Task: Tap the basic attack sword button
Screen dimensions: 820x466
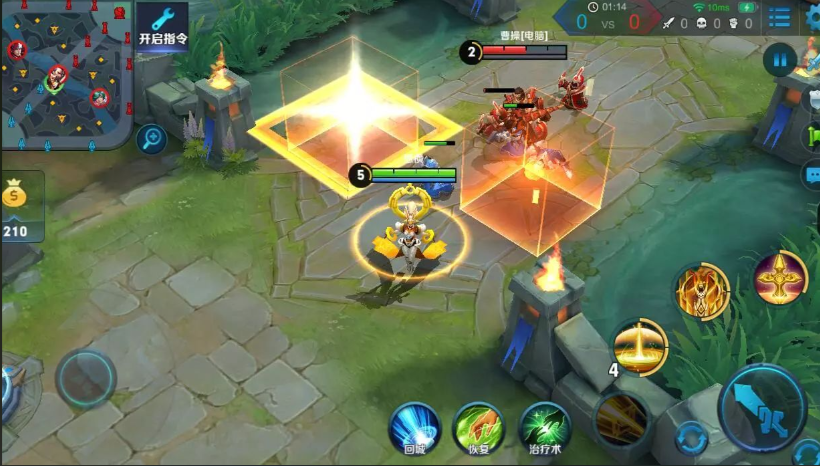Action: coord(762,407)
